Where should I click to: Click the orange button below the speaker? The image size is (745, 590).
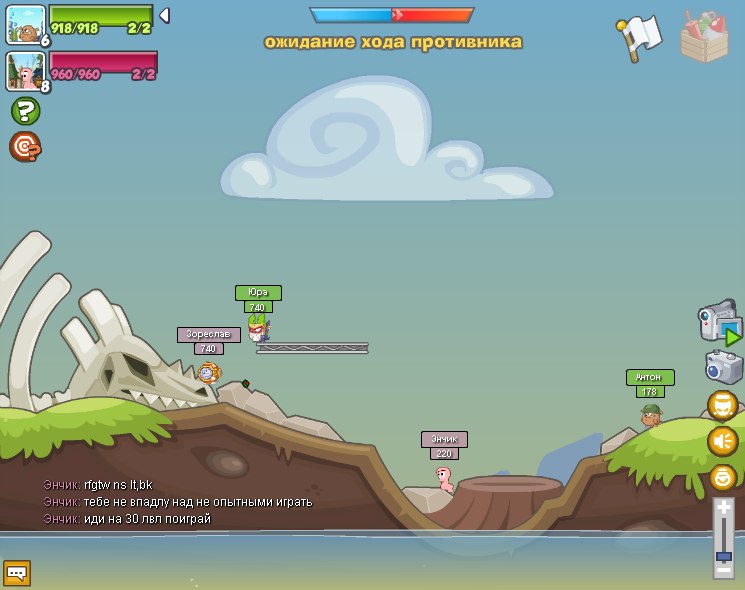pyautogui.click(x=722, y=477)
